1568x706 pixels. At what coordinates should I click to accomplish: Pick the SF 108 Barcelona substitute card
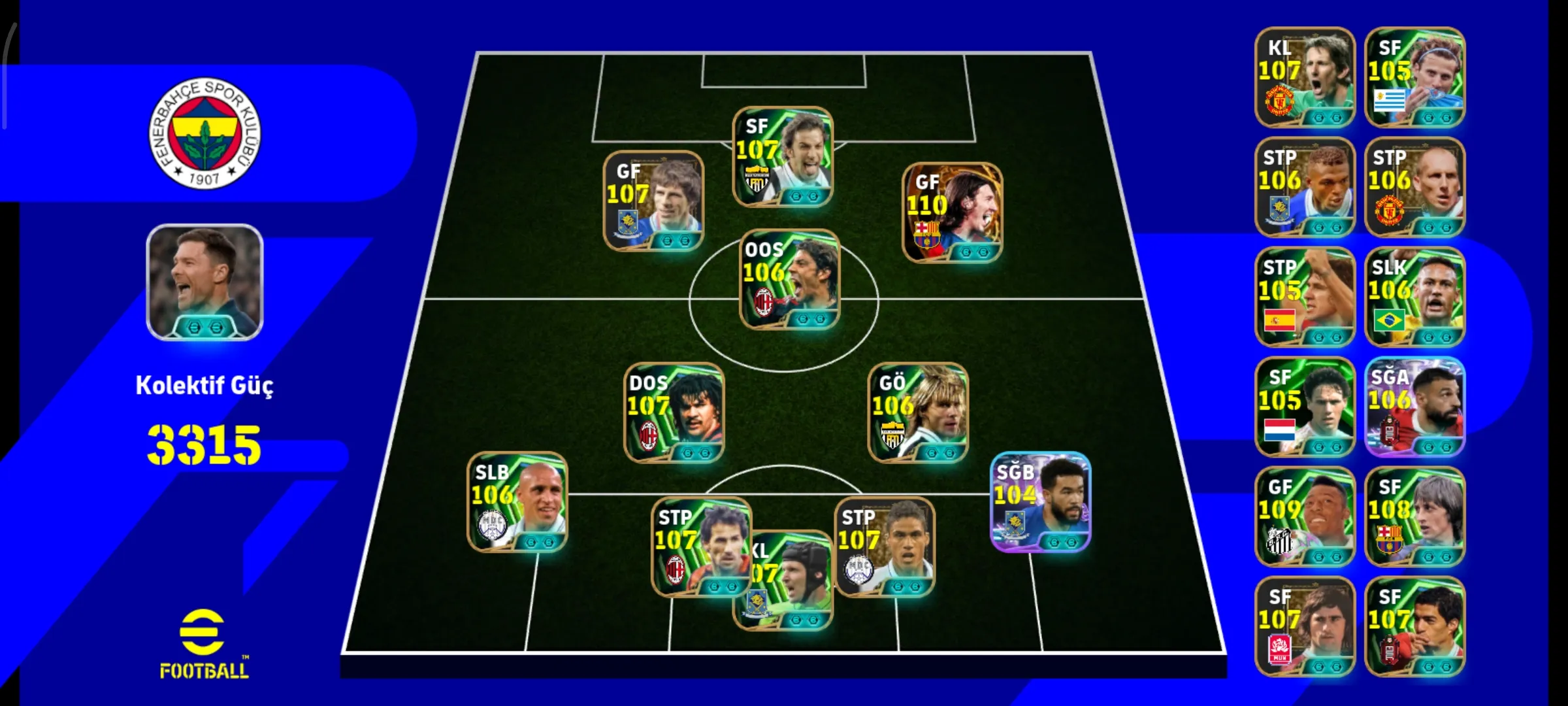pos(1414,516)
